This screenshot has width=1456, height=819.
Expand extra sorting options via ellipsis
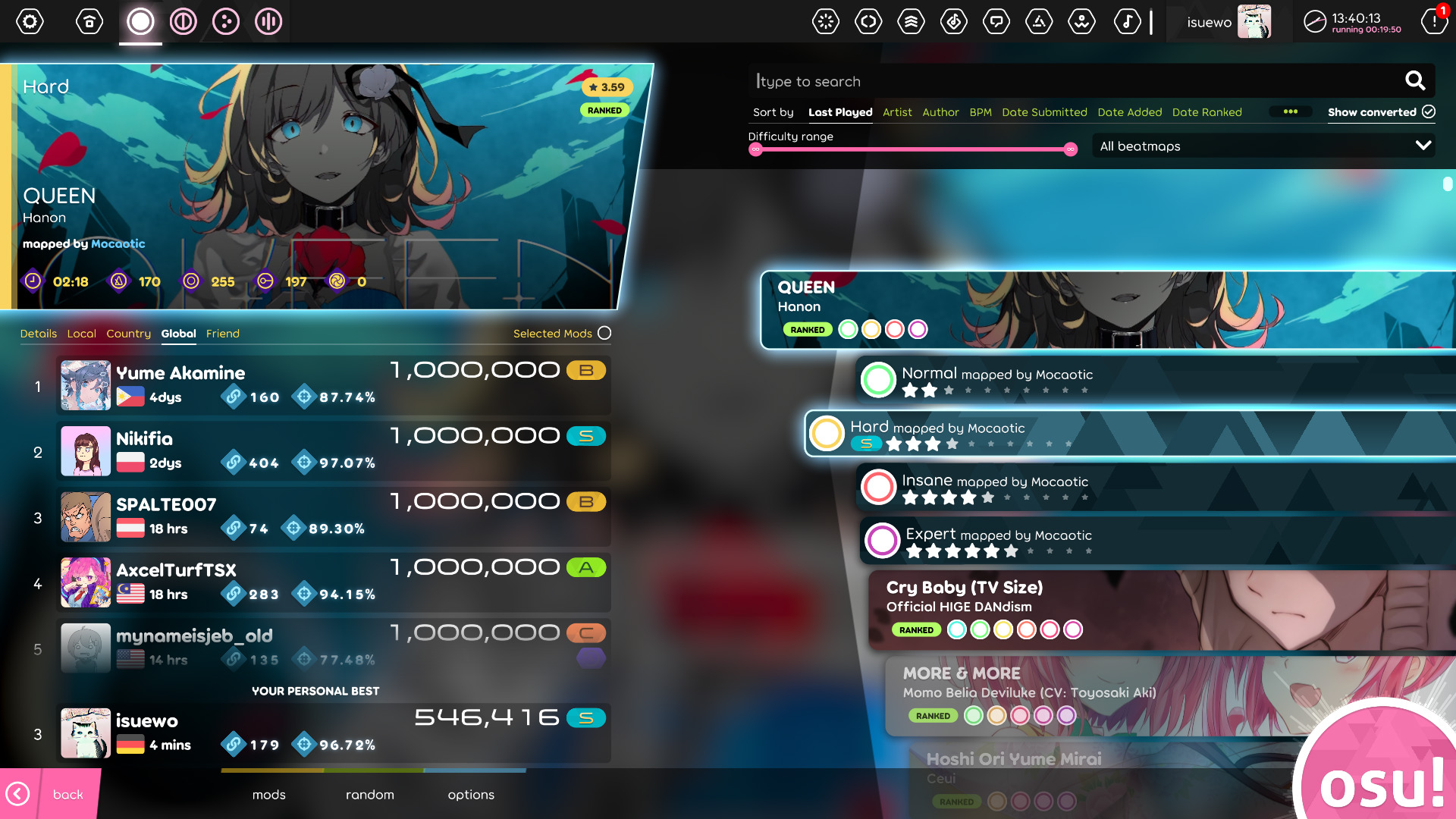[1291, 111]
